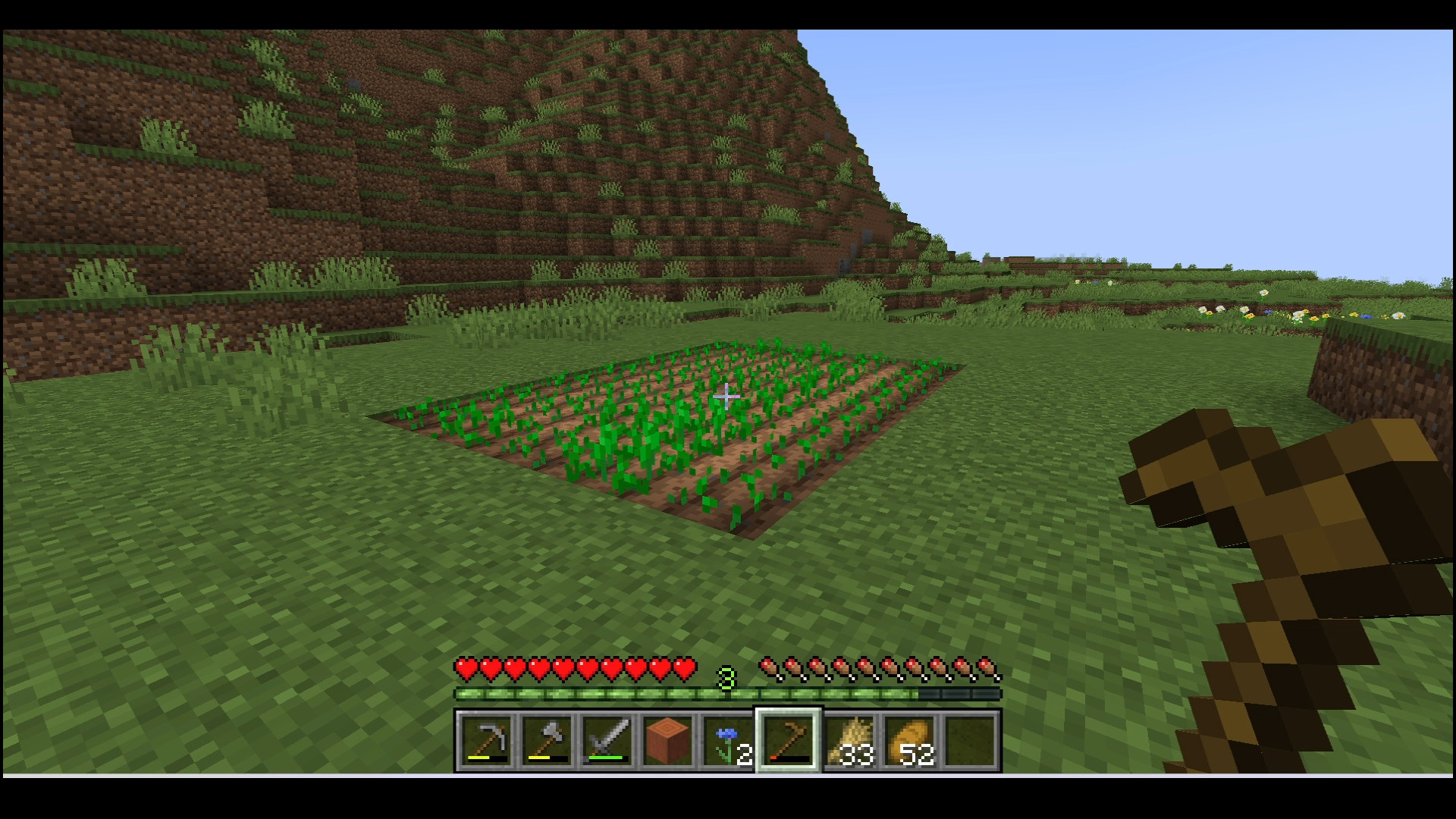The image size is (1456, 819).
Task: Pick the acacia log block slot
Action: [667, 740]
